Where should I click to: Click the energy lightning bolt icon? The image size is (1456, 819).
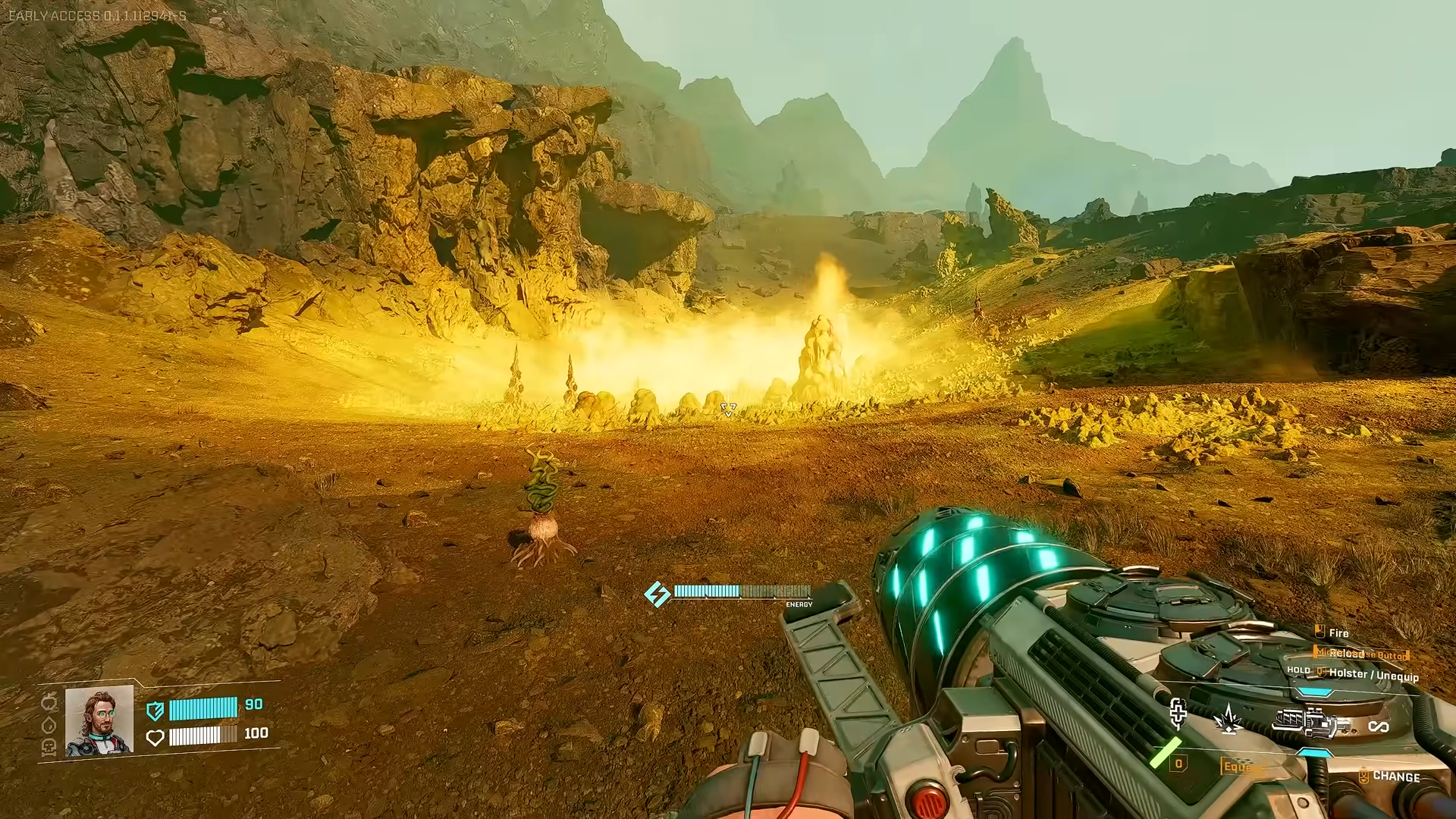[657, 594]
